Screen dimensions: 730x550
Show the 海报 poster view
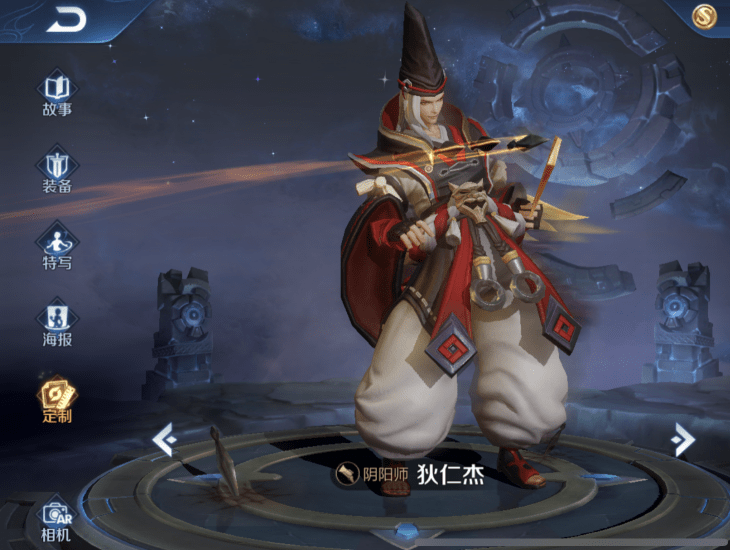tap(57, 323)
